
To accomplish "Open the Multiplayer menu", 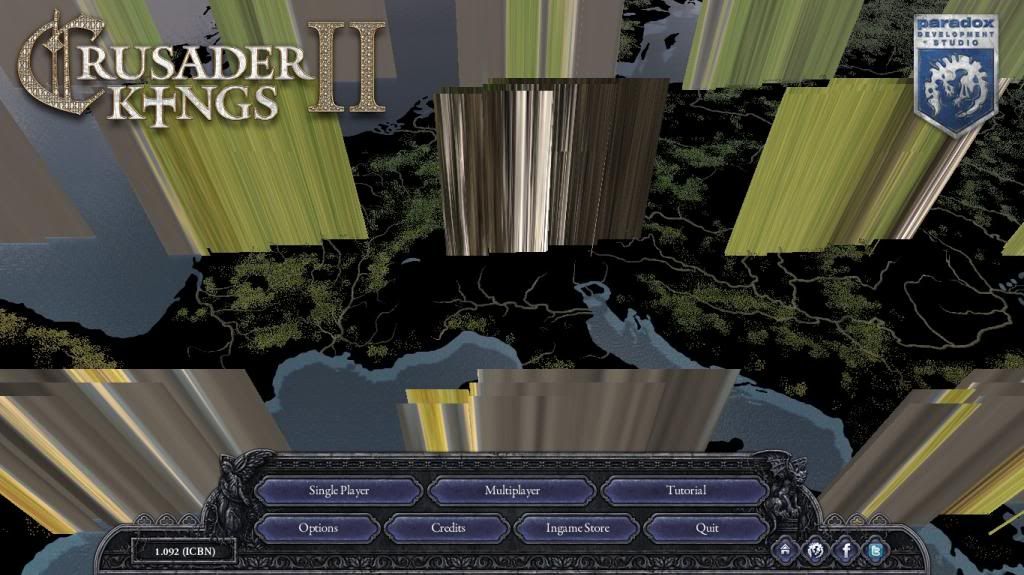I will coord(512,491).
